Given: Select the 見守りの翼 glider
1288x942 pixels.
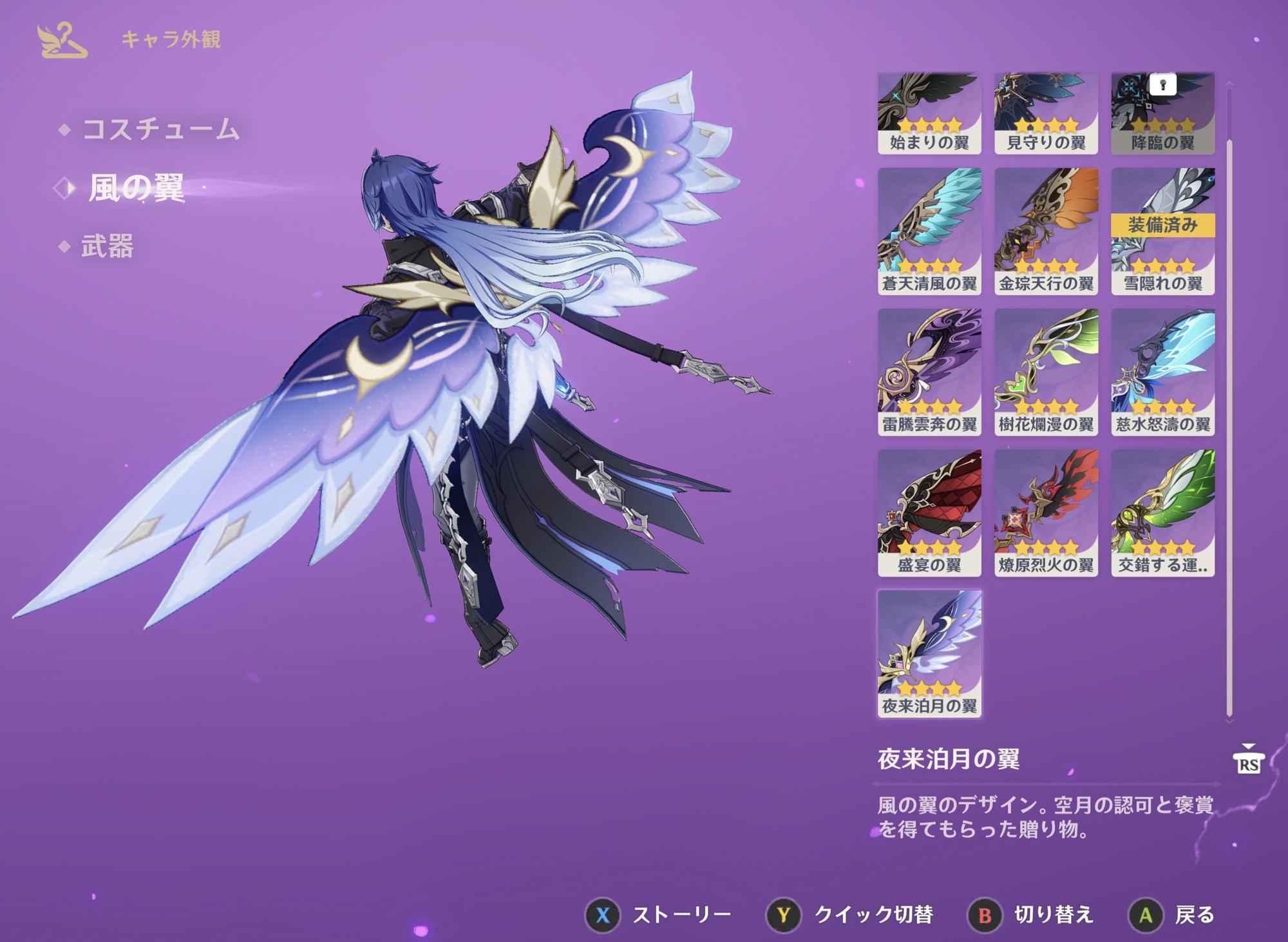Looking at the screenshot, I should [1046, 113].
